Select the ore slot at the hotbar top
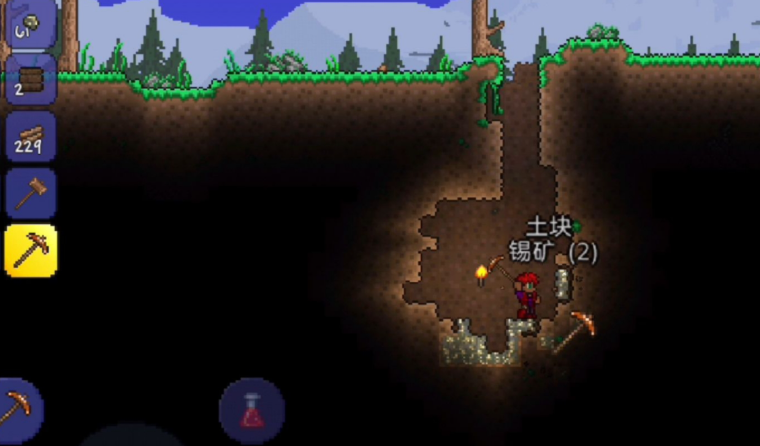This screenshot has width=760, height=446. tap(31, 22)
